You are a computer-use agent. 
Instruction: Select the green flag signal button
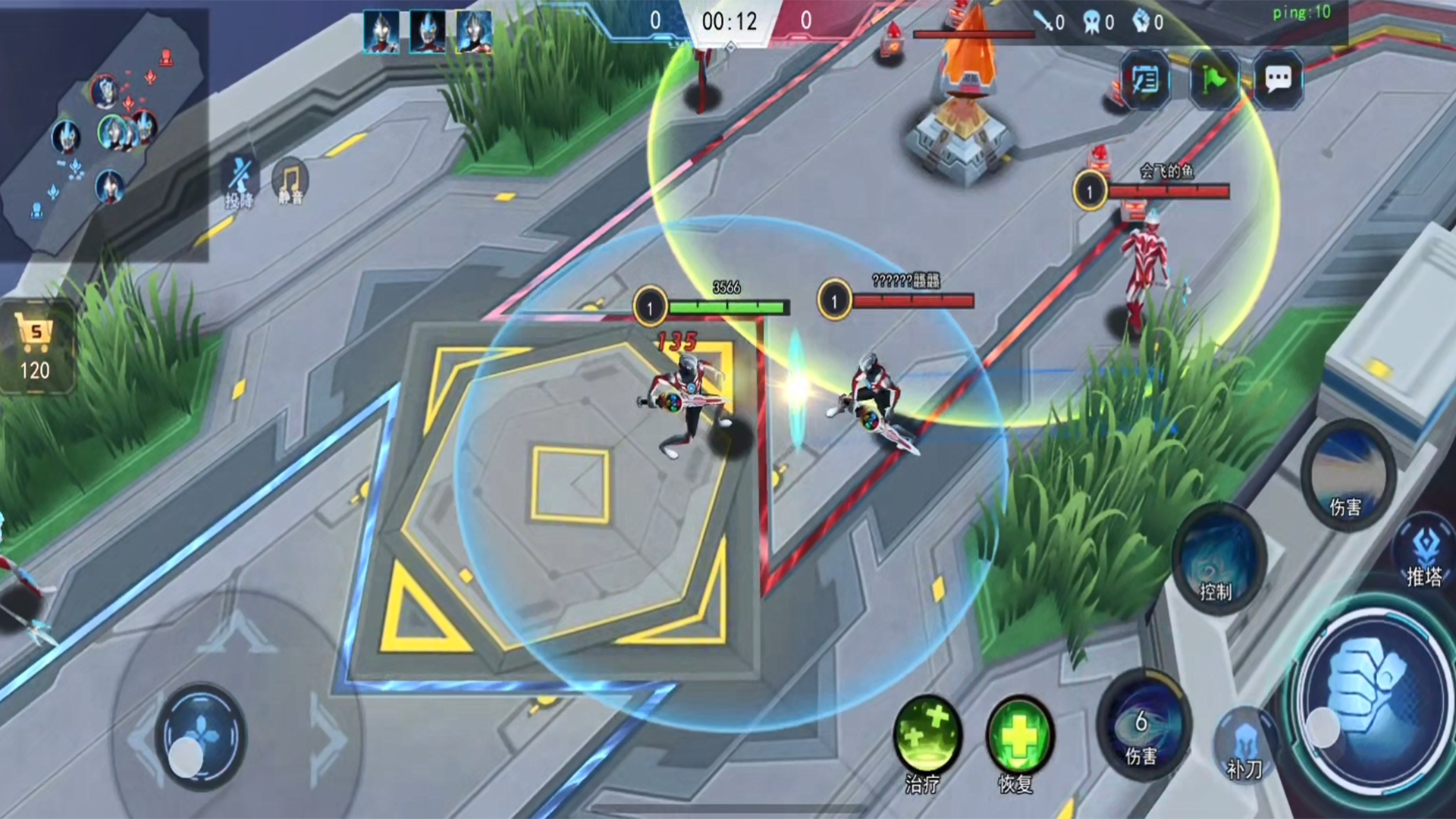[x=1213, y=79]
